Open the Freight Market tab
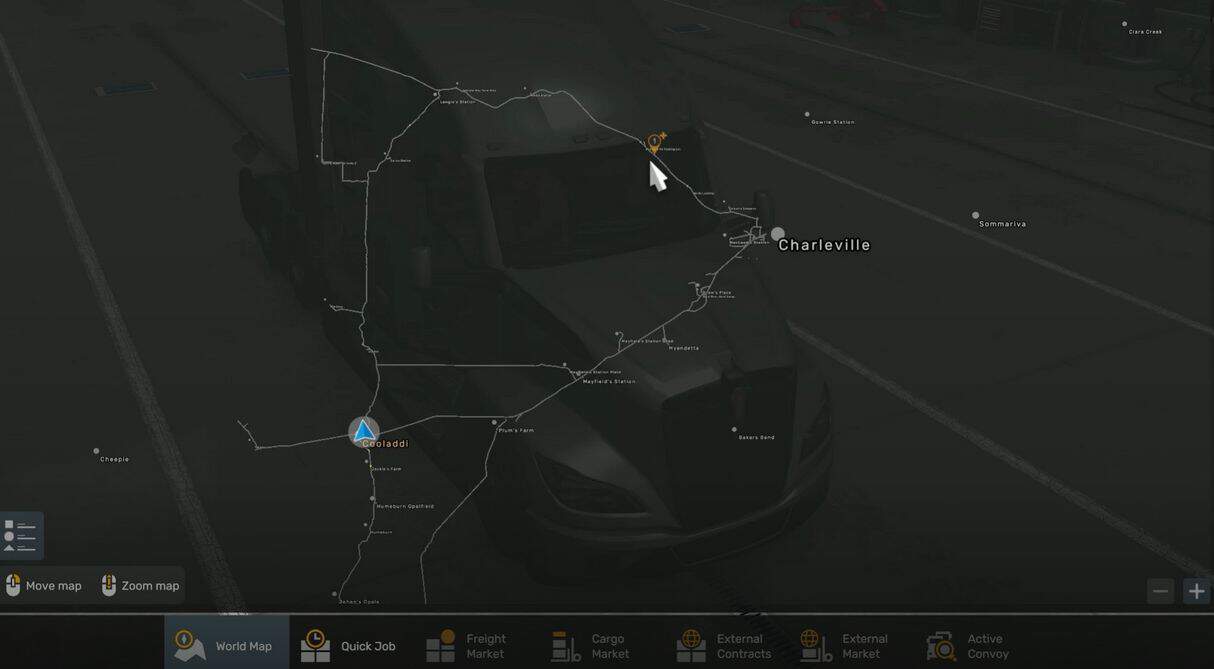The width and height of the screenshot is (1214, 669). click(469, 645)
